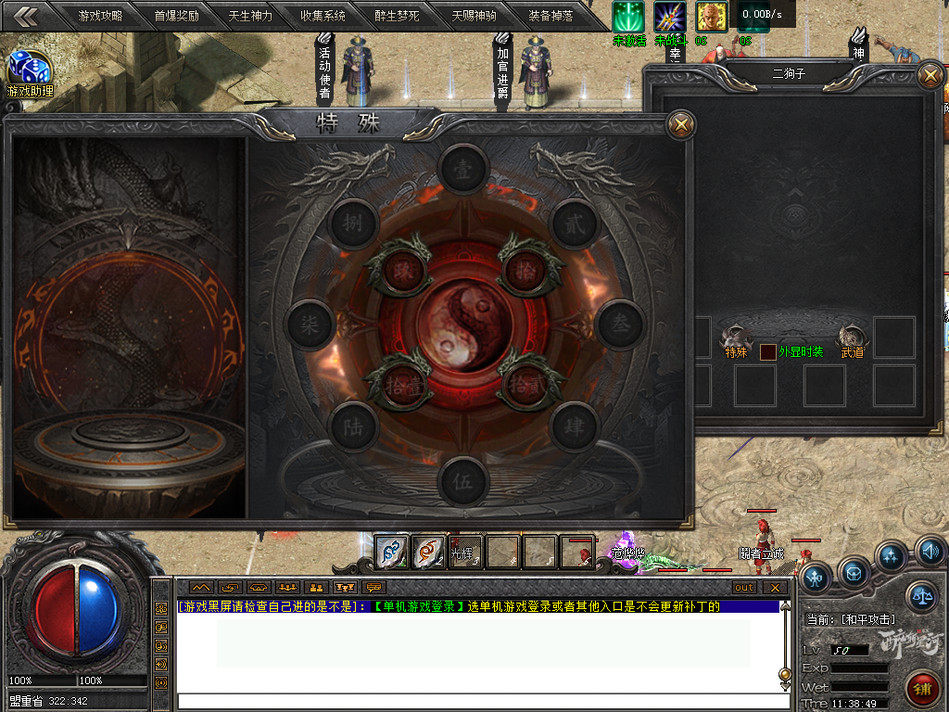Open the 游戏助理 dice icon
949x712 pixels.
click(29, 70)
